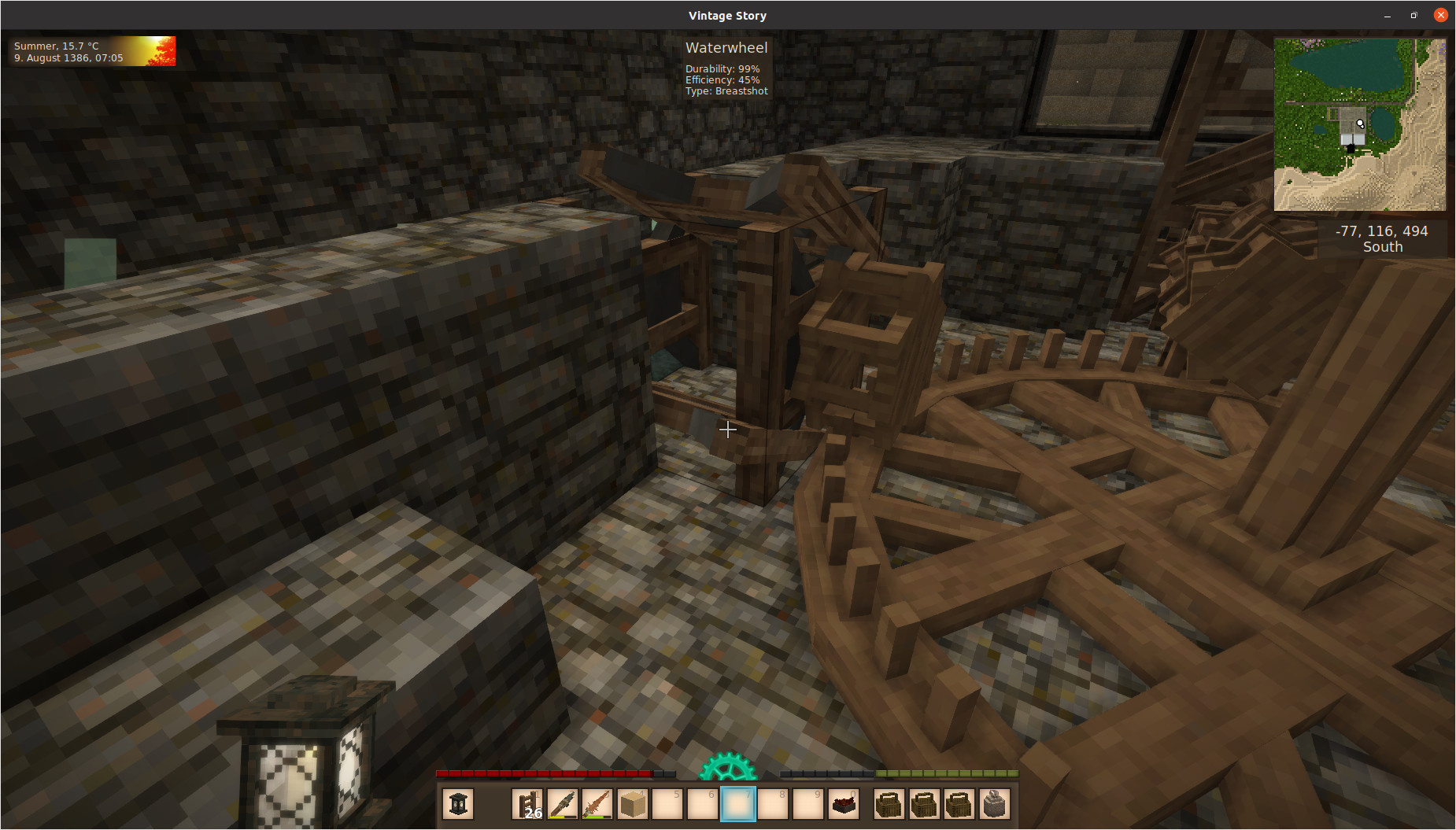Choose empty hotbar slot 5
This screenshot has height=830, width=1456.
coord(667,804)
